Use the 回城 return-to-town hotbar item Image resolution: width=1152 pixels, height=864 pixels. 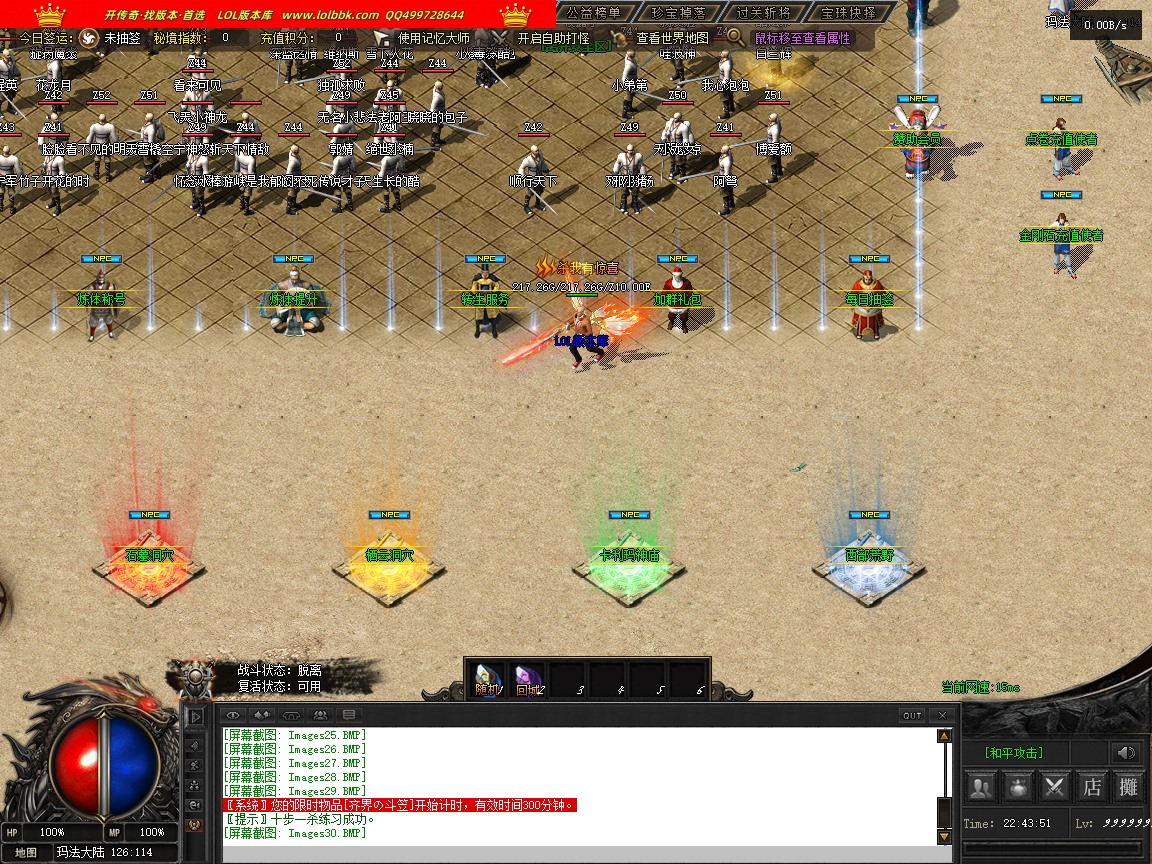[x=528, y=680]
